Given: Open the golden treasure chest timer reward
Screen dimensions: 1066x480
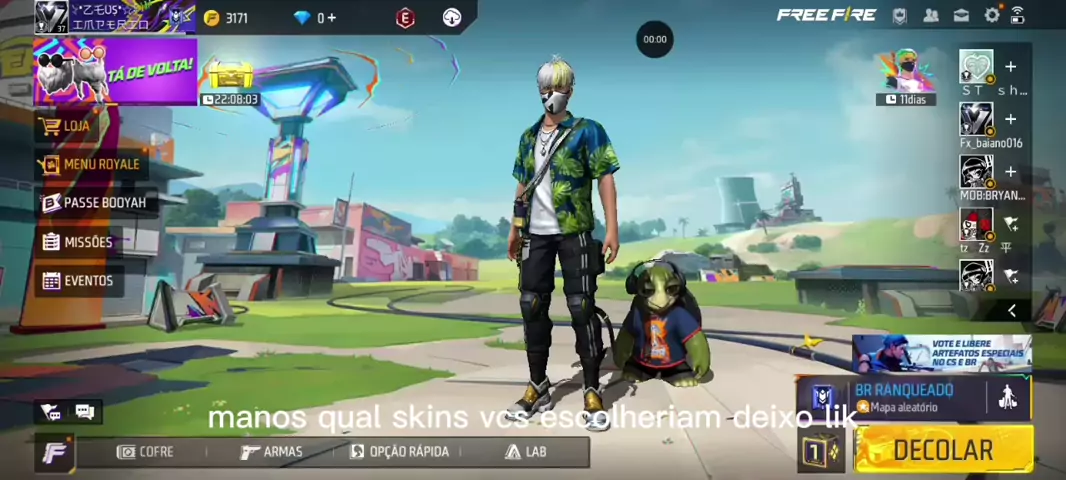Looking at the screenshot, I should pos(229,76).
